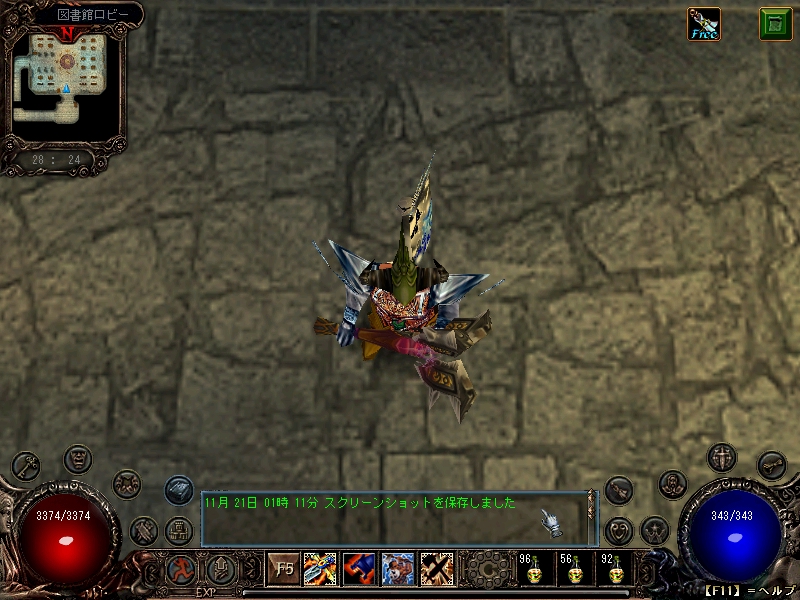The width and height of the screenshot is (800, 600).
Task: Use the potion stack of 56
Action: tap(571, 570)
